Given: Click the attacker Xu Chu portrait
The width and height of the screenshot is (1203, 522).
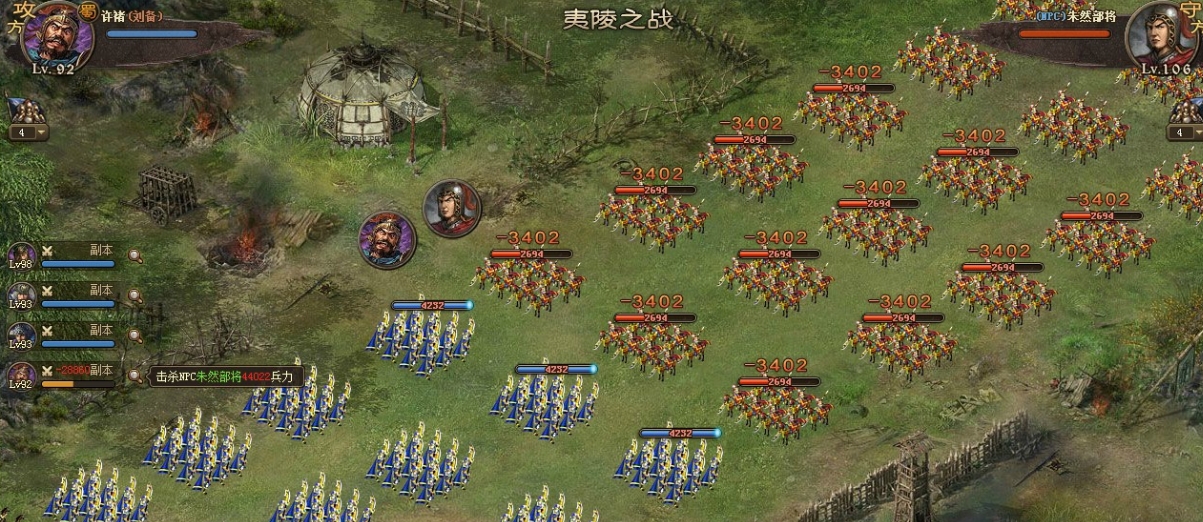Looking at the screenshot, I should pyautogui.click(x=56, y=34).
